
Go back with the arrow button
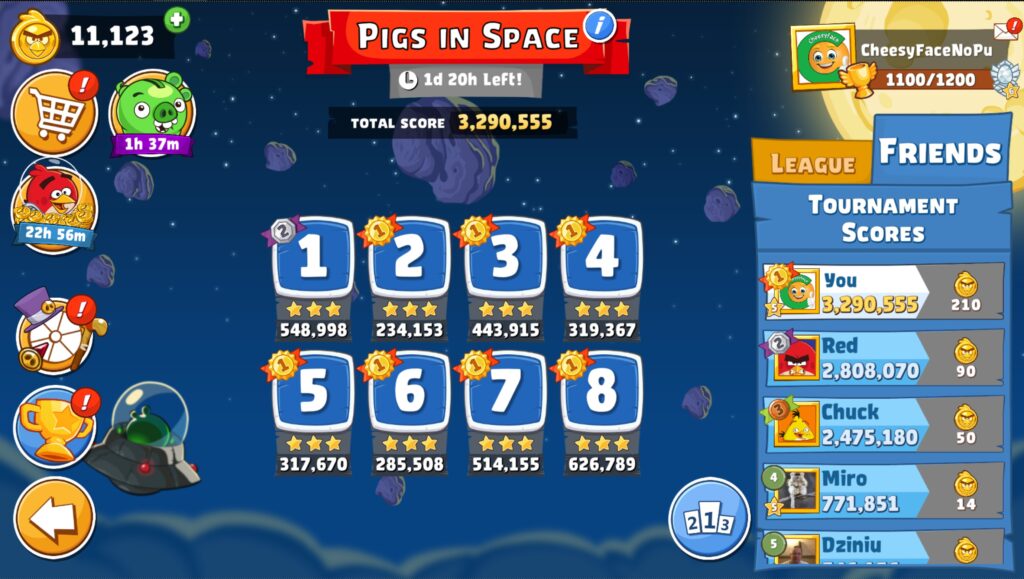coord(54,517)
